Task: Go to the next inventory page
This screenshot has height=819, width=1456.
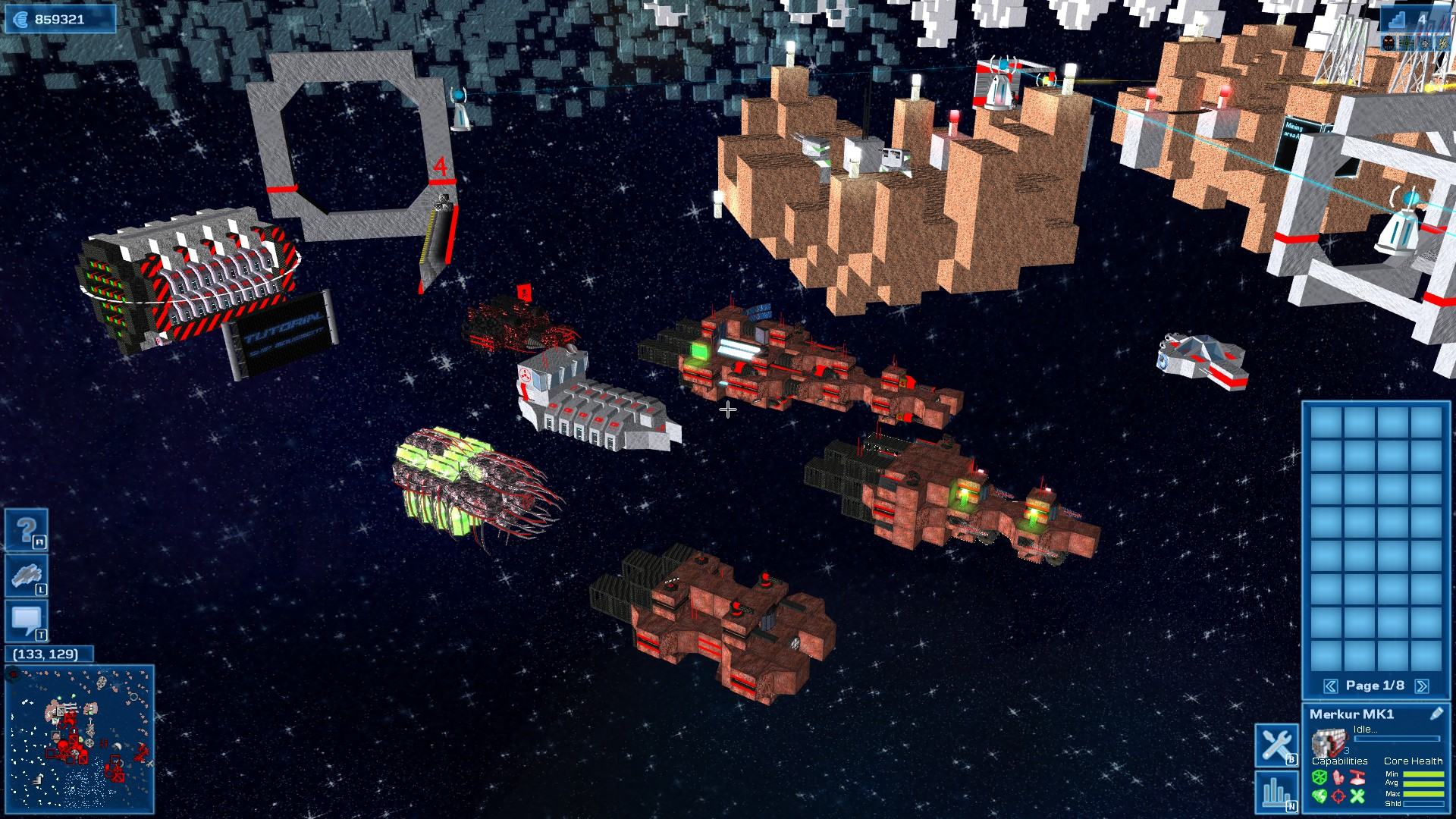Action: click(x=1422, y=686)
